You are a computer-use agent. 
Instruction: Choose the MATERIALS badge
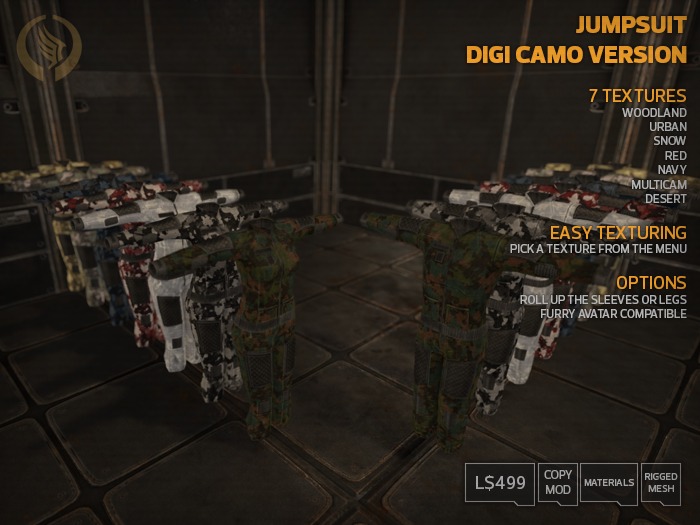[609, 482]
